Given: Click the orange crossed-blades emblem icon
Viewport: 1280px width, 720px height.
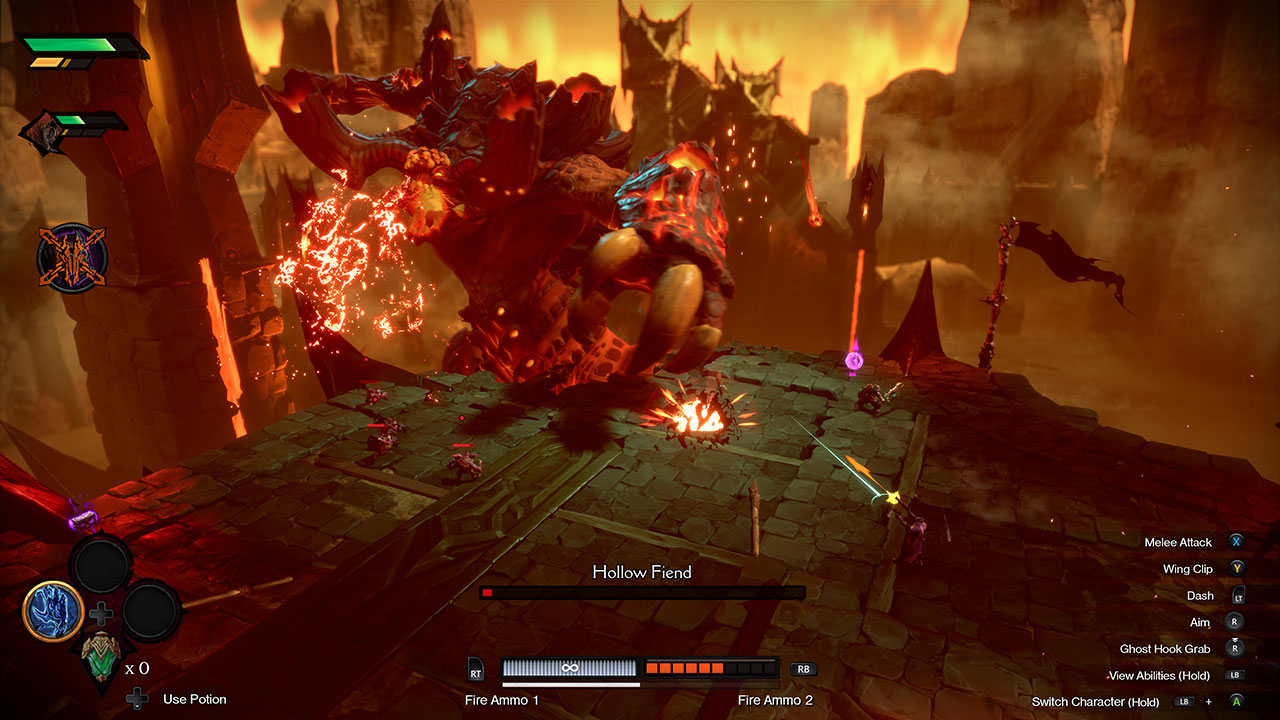Looking at the screenshot, I should pyautogui.click(x=72, y=258).
